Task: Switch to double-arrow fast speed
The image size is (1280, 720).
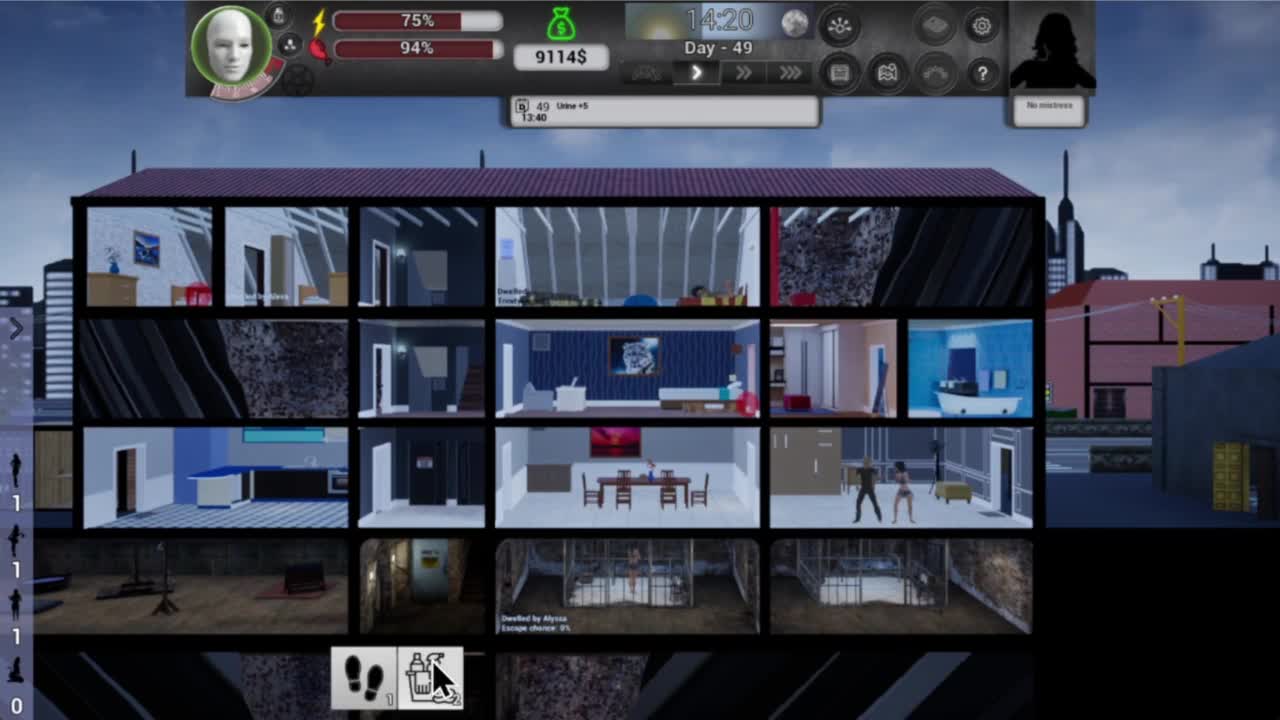Action: pos(743,73)
